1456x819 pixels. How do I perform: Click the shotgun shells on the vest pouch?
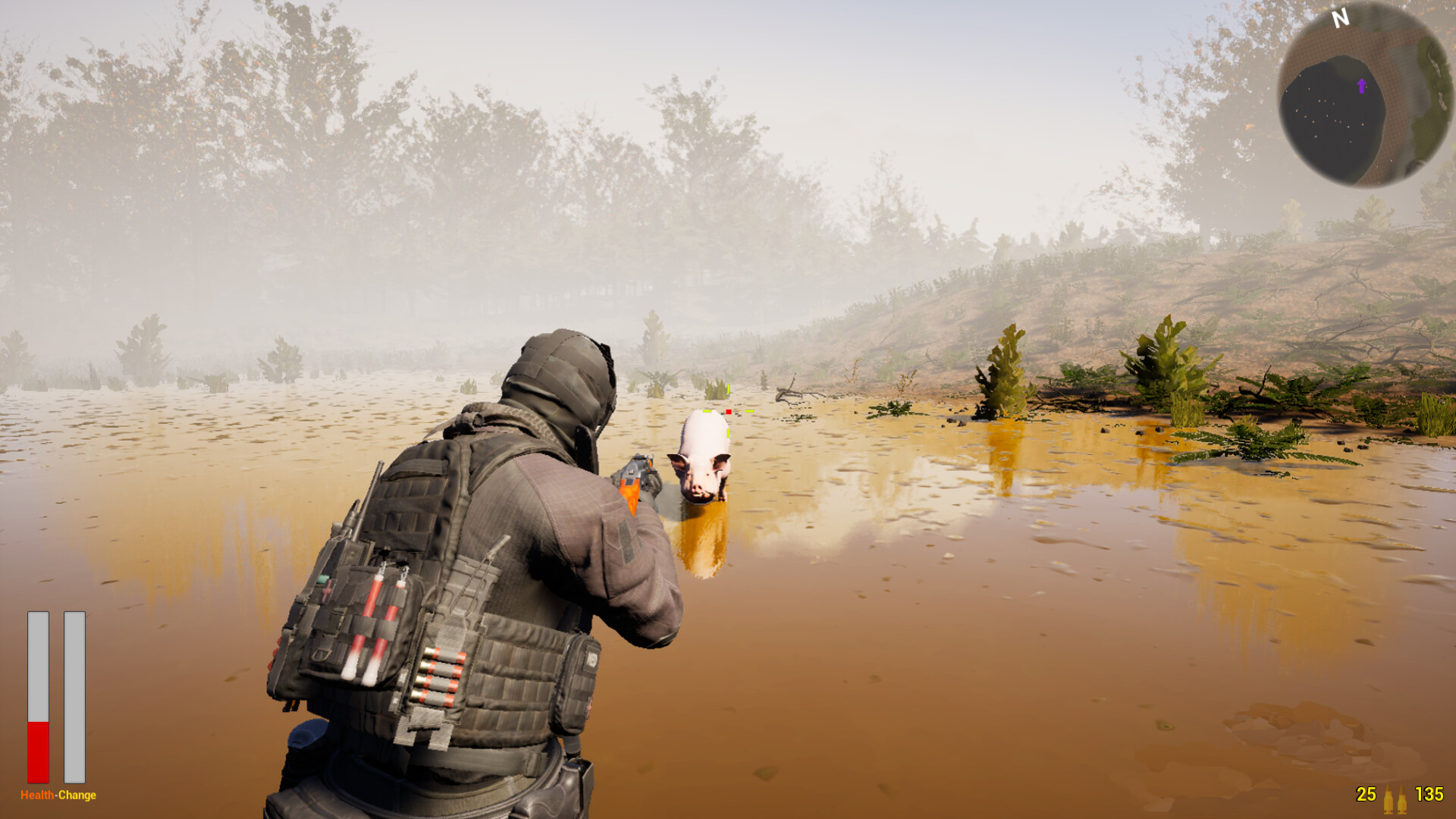coord(438,676)
